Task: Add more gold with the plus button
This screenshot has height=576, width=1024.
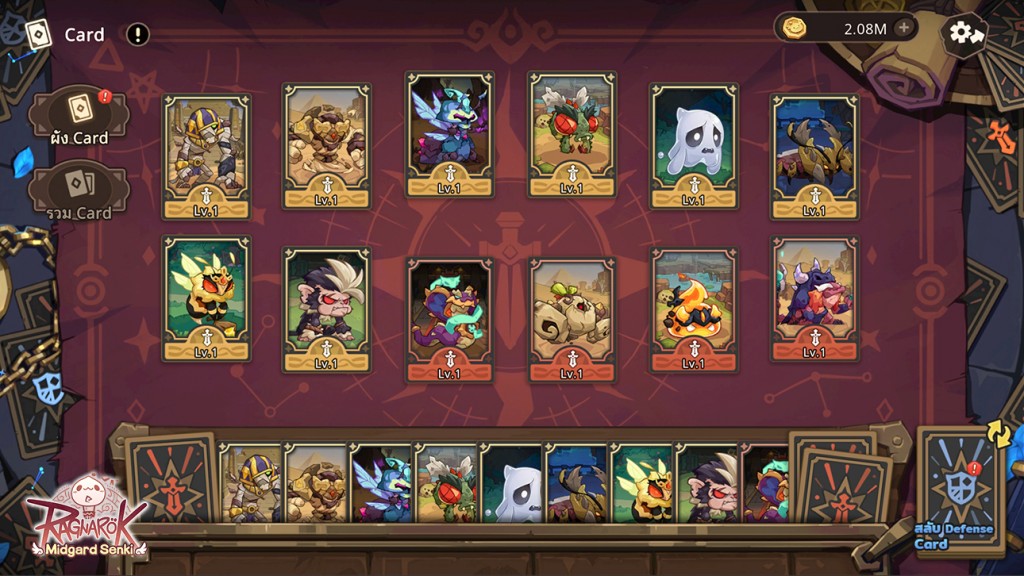Action: tap(903, 28)
